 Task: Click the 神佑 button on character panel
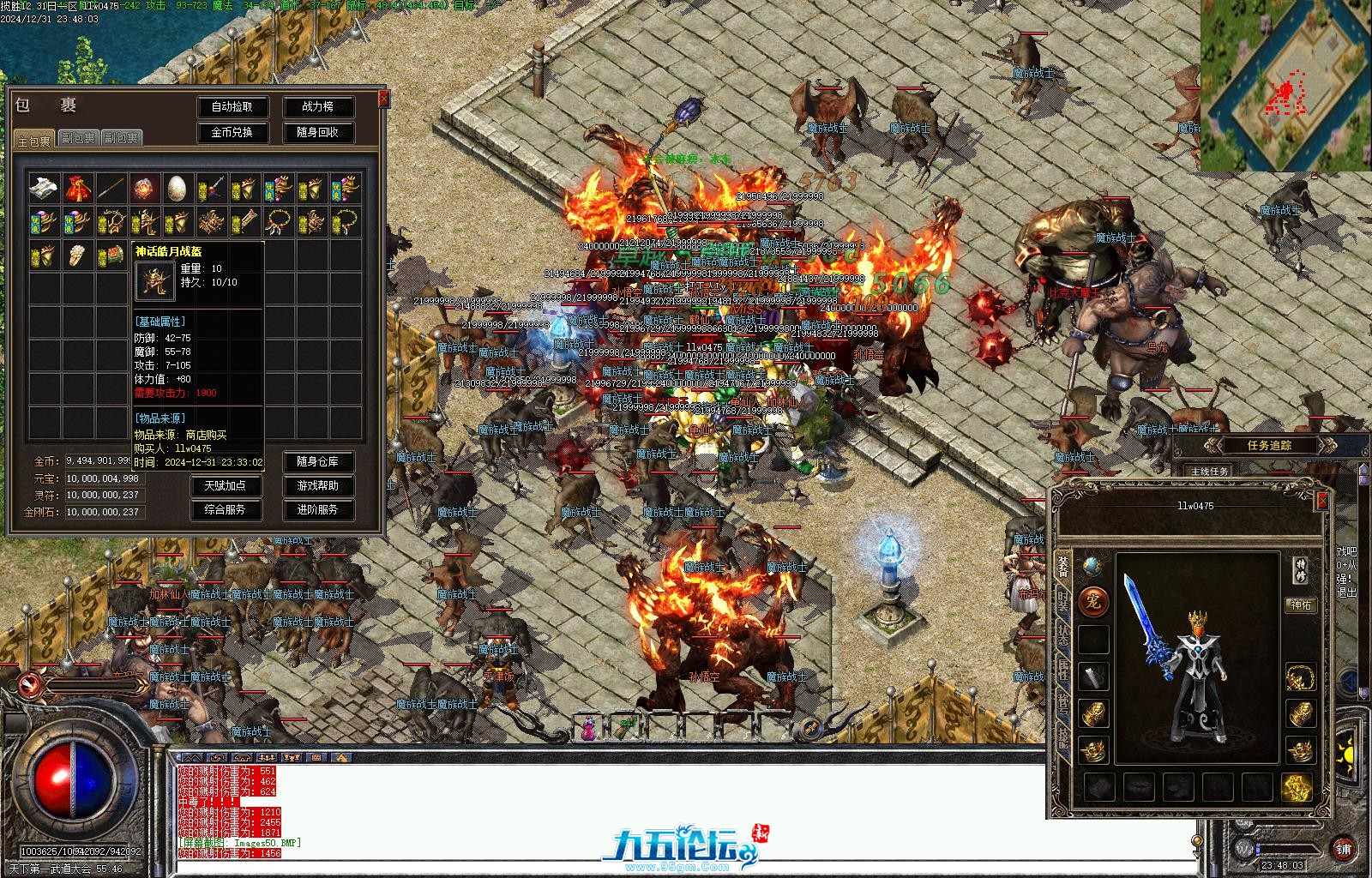[1301, 604]
